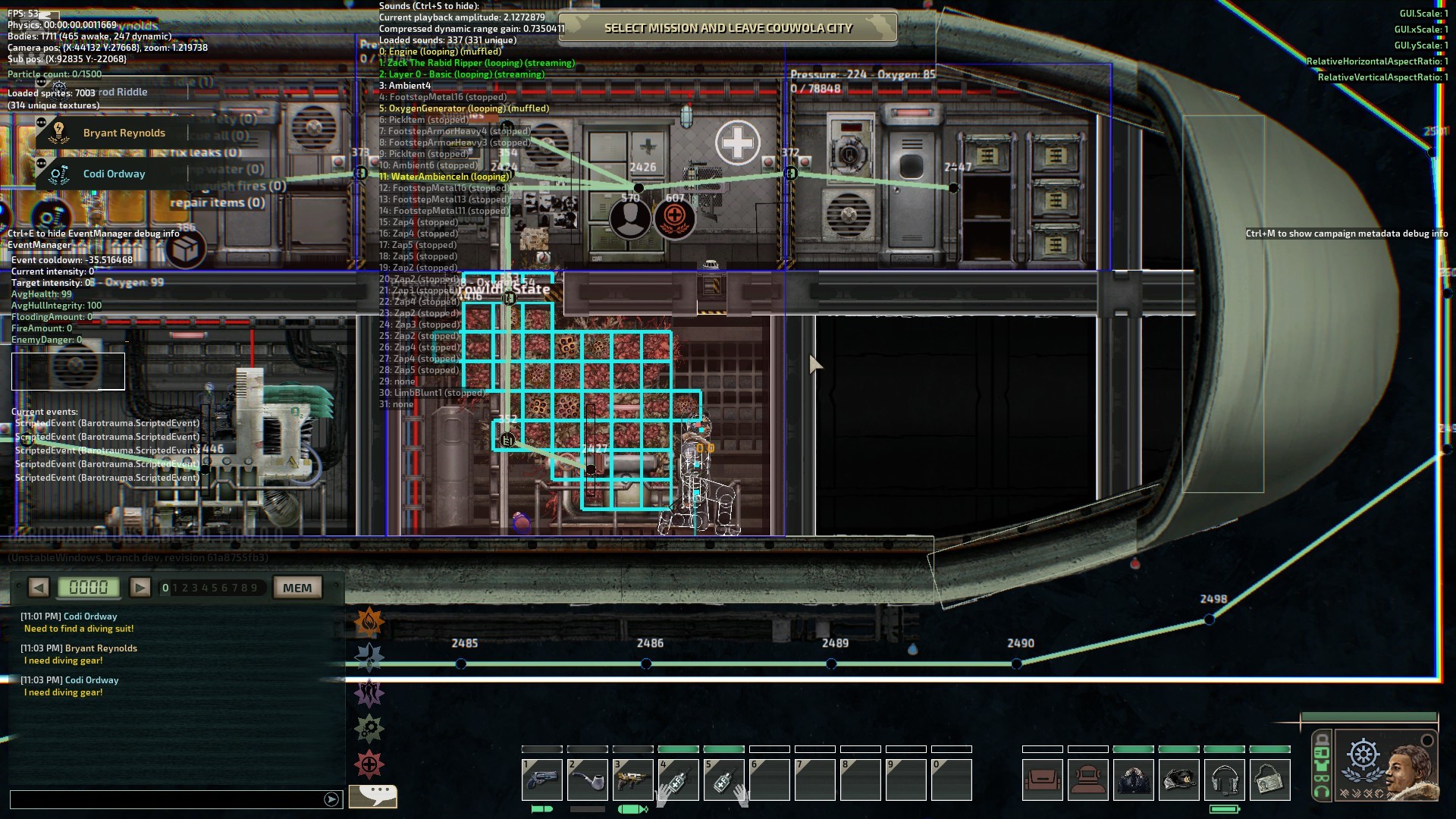This screenshot has width=1456, height=819.
Task: Click the MEM button on the radio panel
Action: click(297, 588)
